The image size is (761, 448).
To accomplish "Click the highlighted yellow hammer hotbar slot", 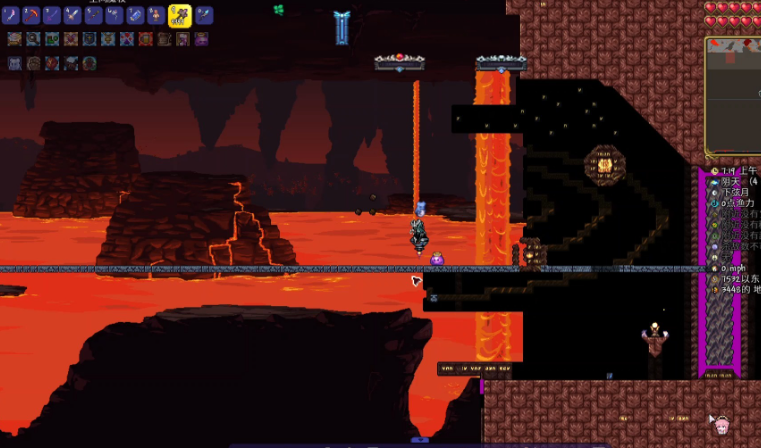I will 179,15.
